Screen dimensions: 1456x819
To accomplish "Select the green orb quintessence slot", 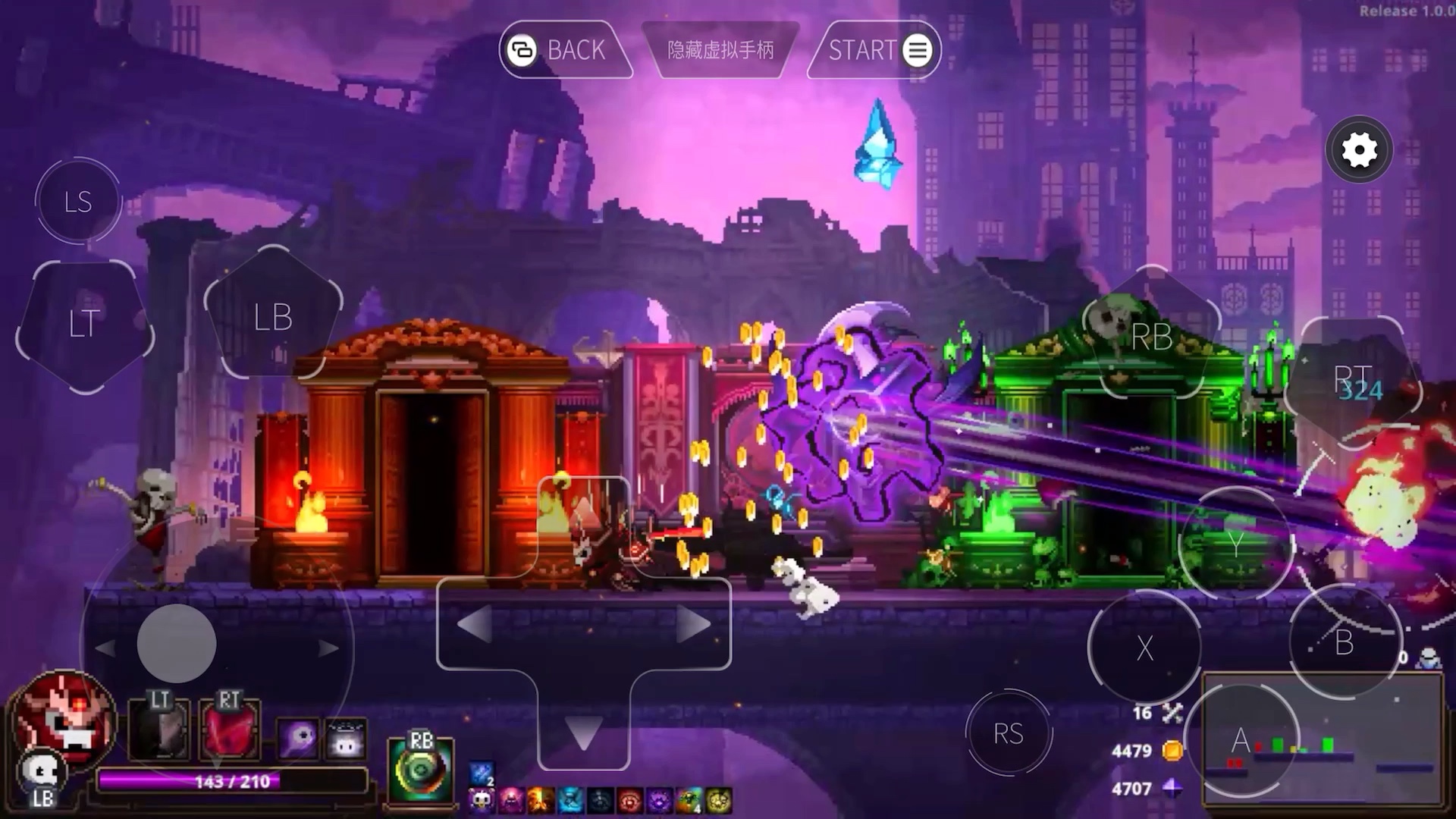I will coord(420,771).
